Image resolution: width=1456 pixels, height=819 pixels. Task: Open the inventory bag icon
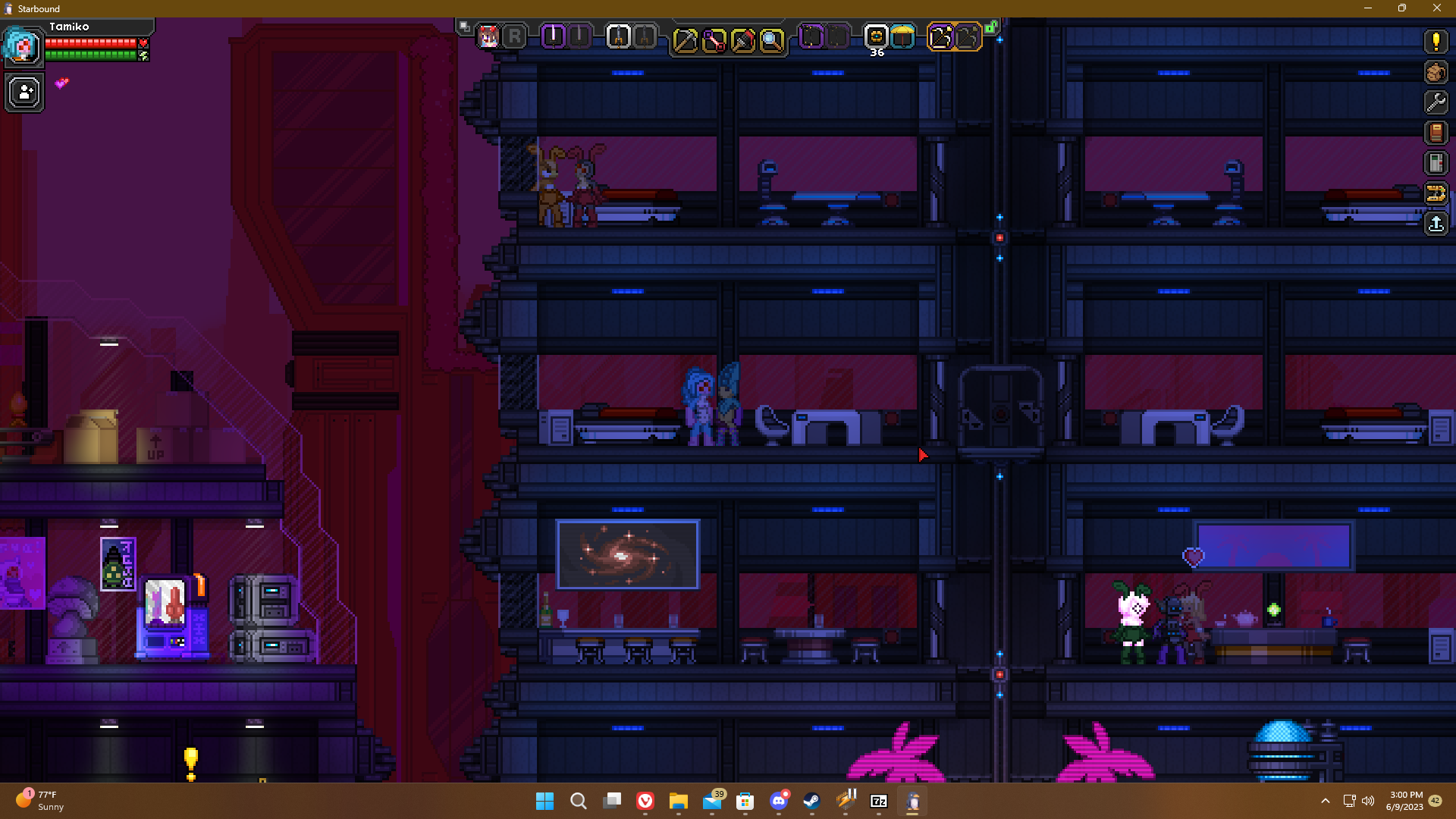tap(1436, 72)
